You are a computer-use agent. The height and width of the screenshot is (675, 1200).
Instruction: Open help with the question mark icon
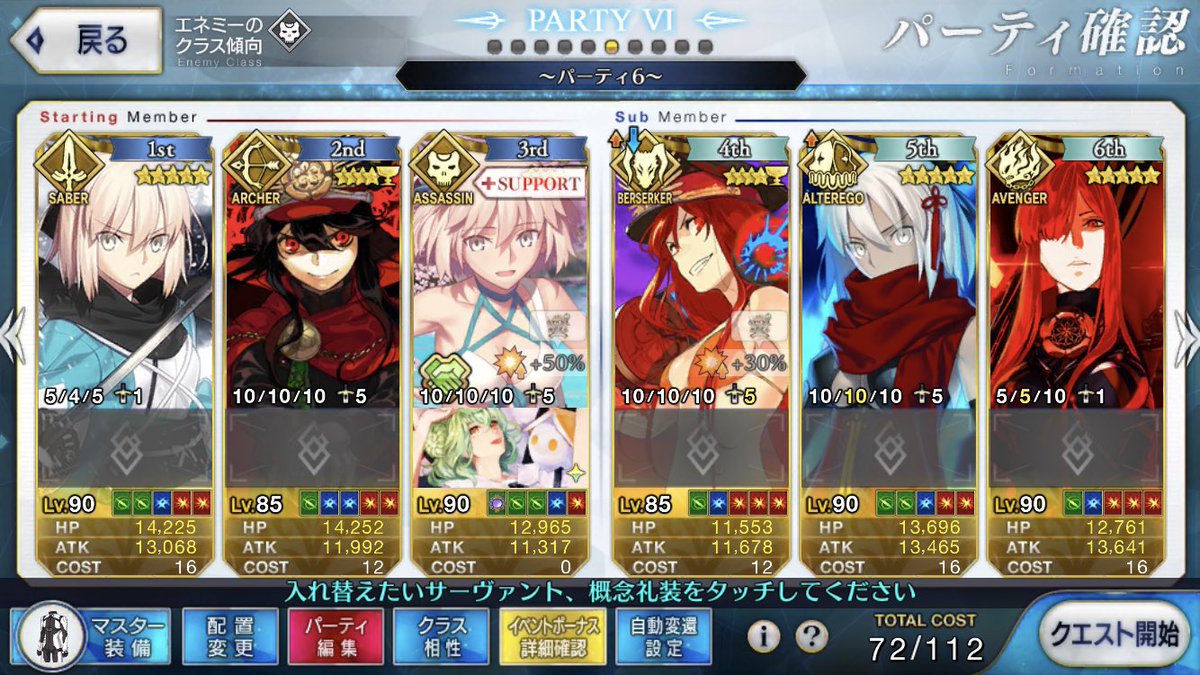(x=811, y=634)
